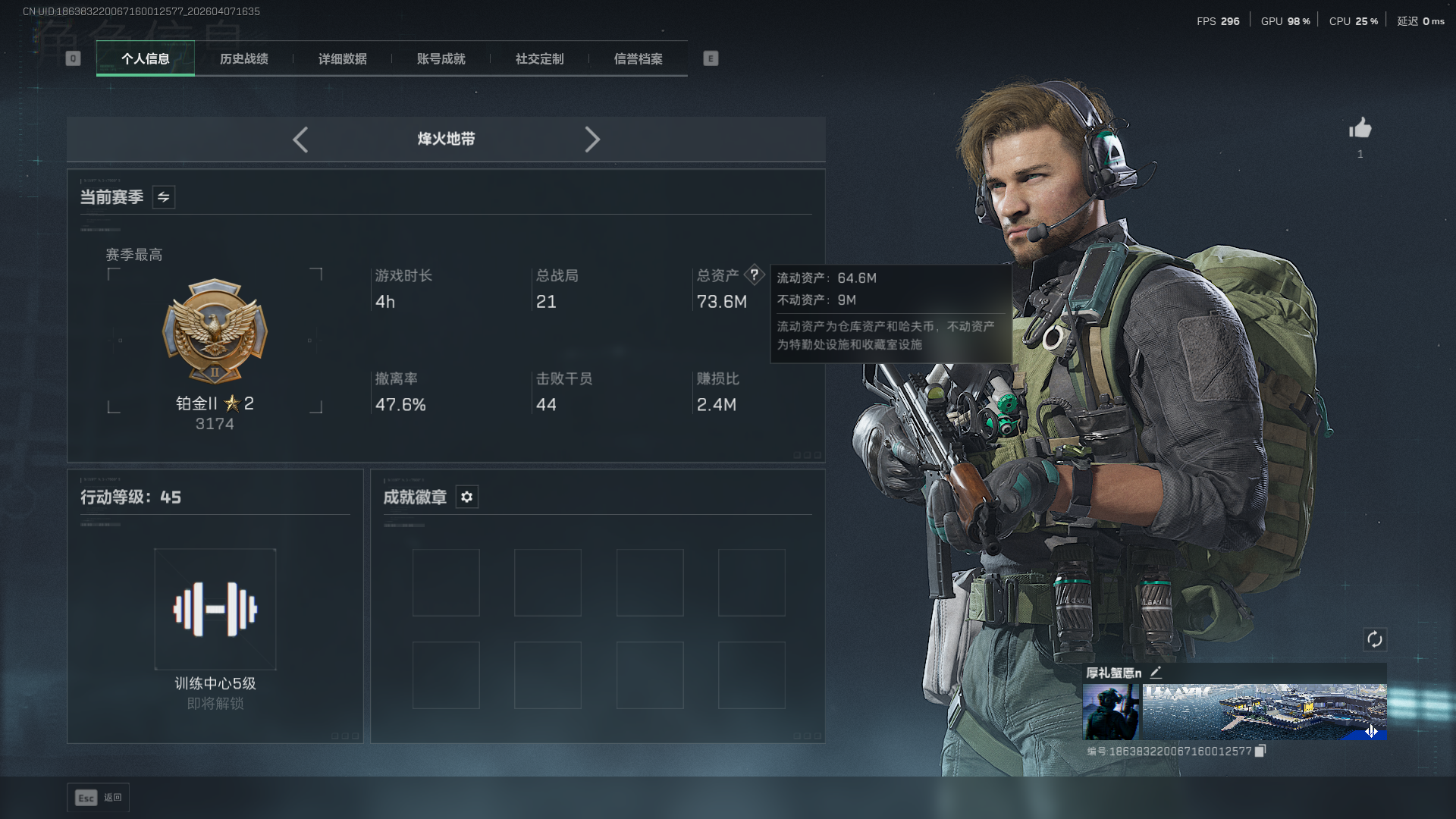Click the rotate character refresh icon

(1374, 639)
